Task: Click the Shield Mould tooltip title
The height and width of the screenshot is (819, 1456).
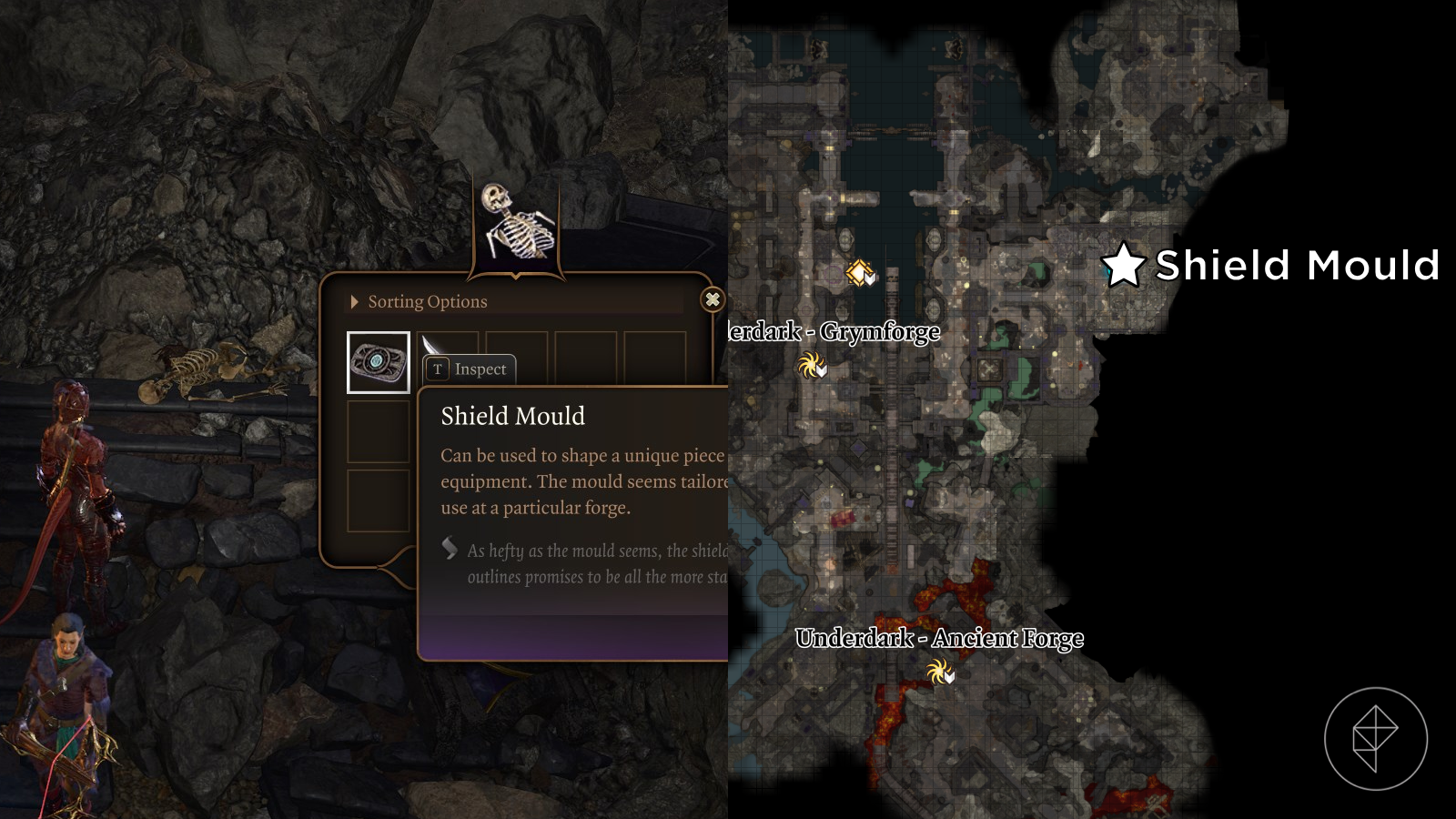Action: pos(512,416)
